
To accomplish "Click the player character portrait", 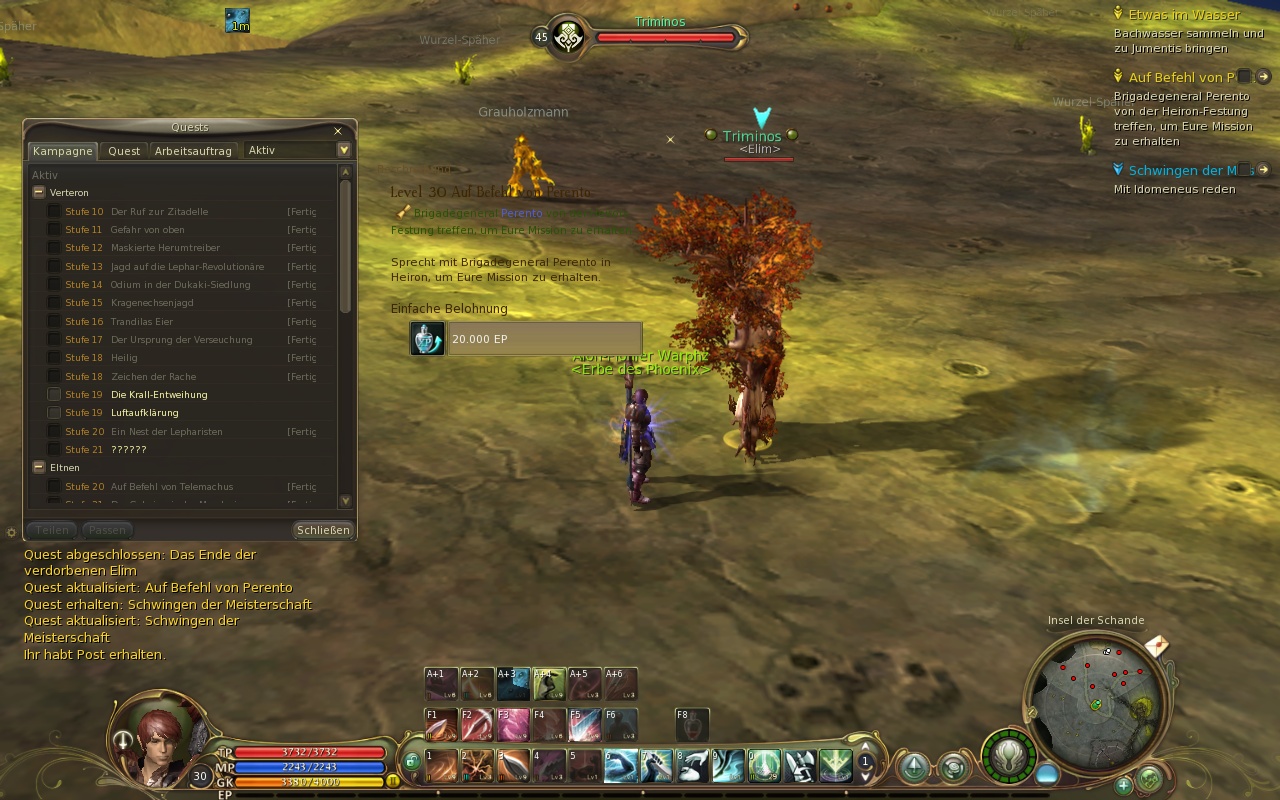I will point(158,740).
